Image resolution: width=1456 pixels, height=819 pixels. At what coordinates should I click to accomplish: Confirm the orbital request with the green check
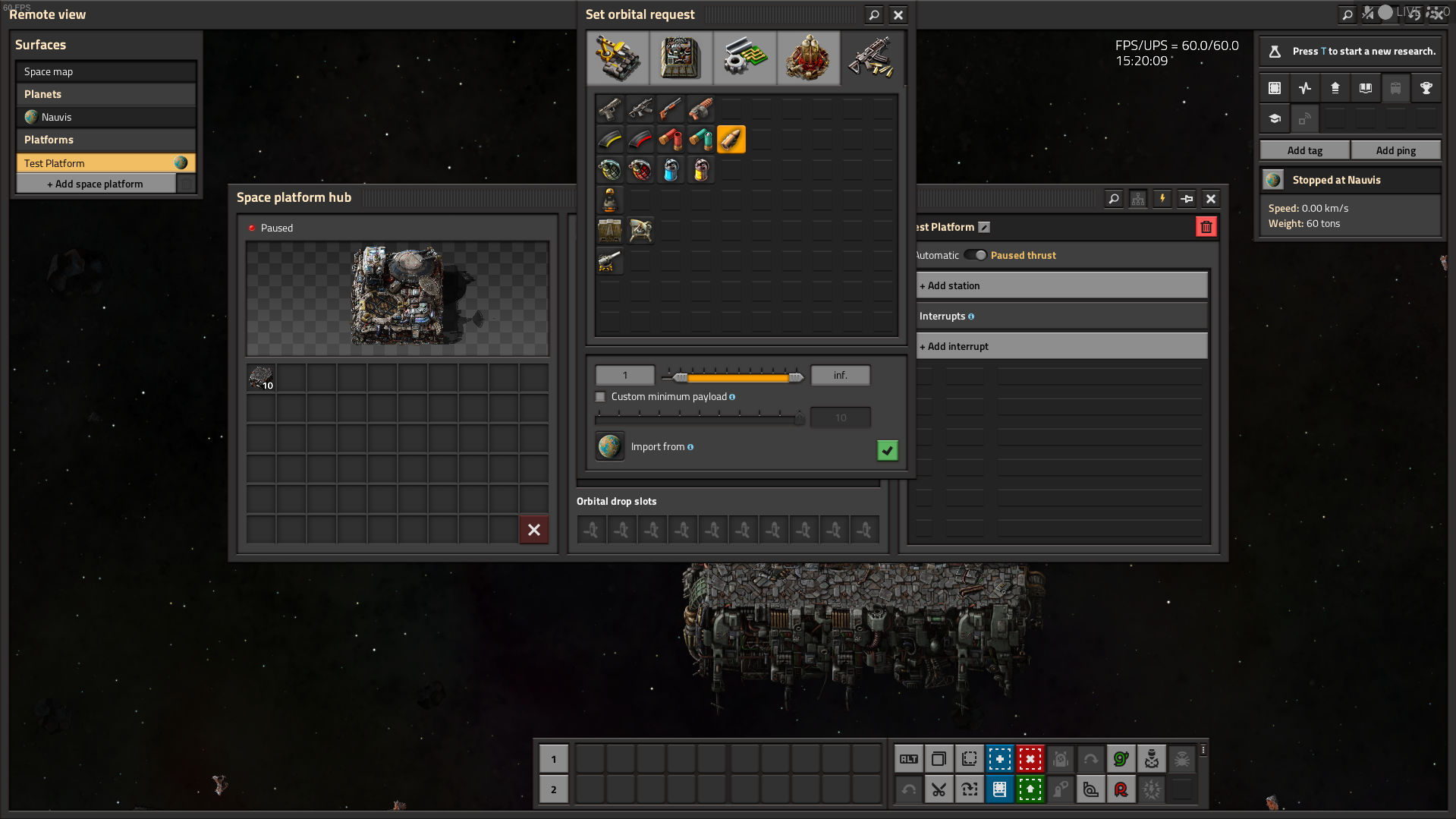tap(887, 450)
